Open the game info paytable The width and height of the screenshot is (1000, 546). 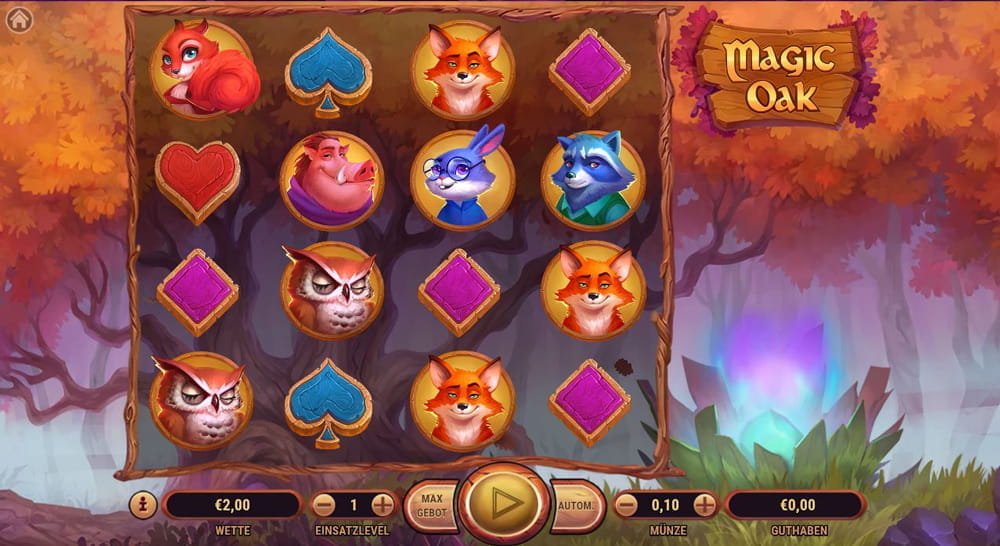tap(143, 505)
